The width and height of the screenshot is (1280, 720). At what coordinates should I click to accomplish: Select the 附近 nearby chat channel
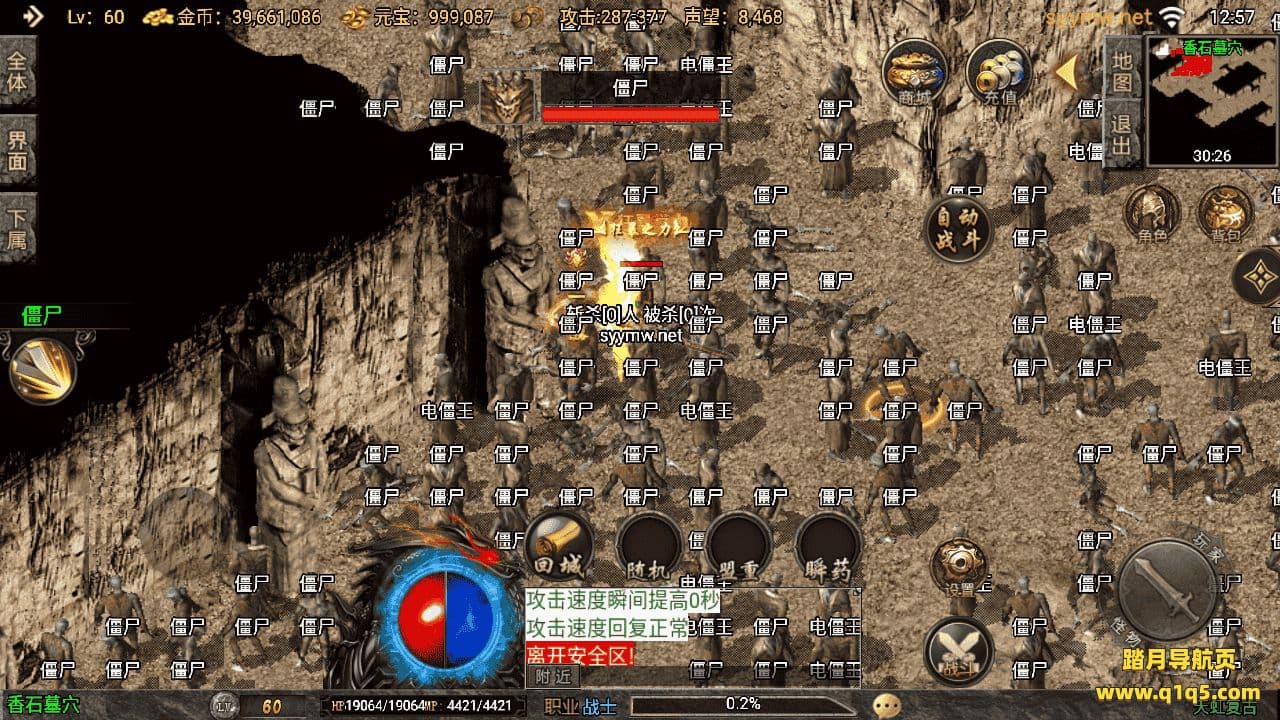[x=554, y=677]
